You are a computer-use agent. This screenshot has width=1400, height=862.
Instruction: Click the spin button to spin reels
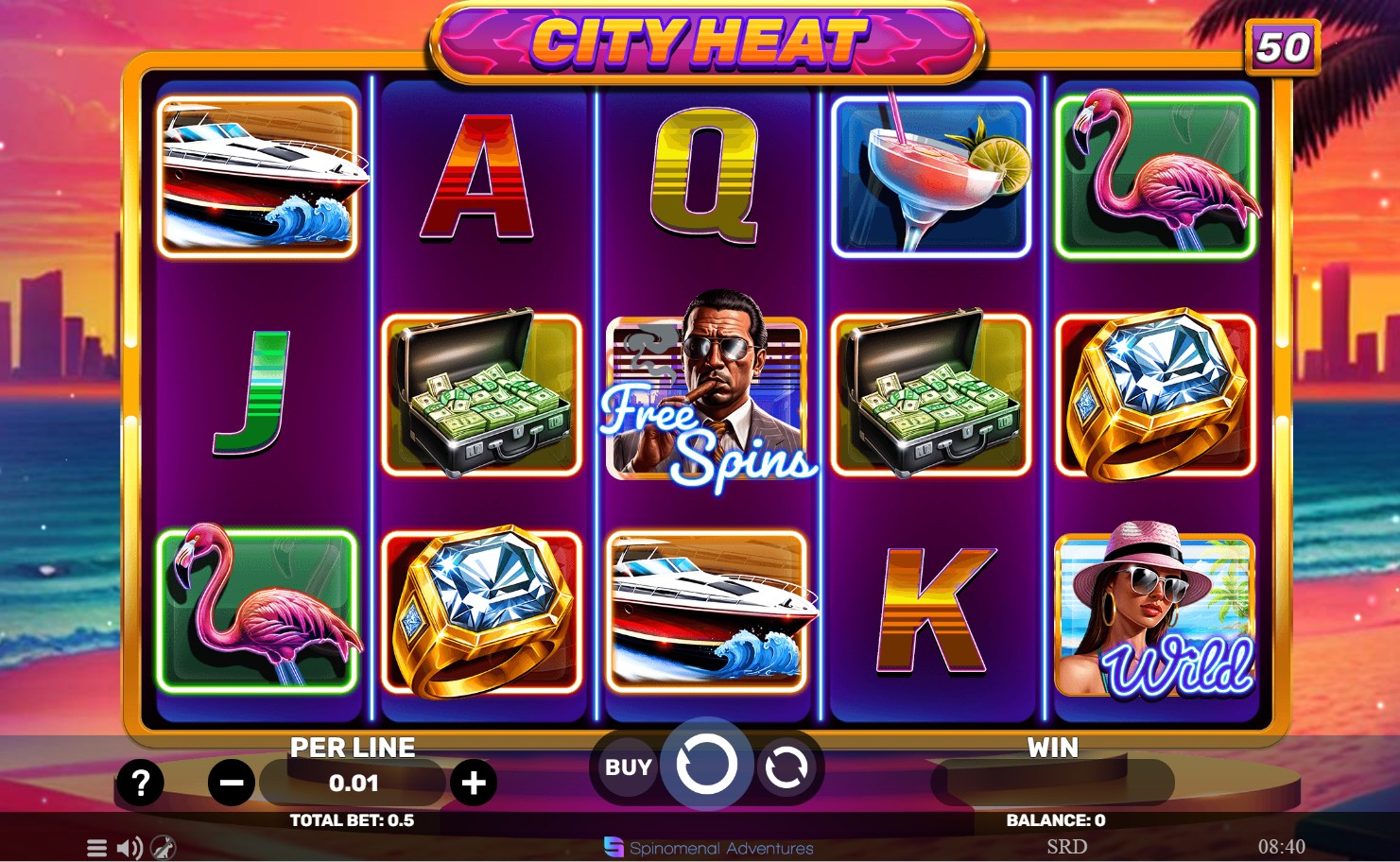click(x=707, y=766)
